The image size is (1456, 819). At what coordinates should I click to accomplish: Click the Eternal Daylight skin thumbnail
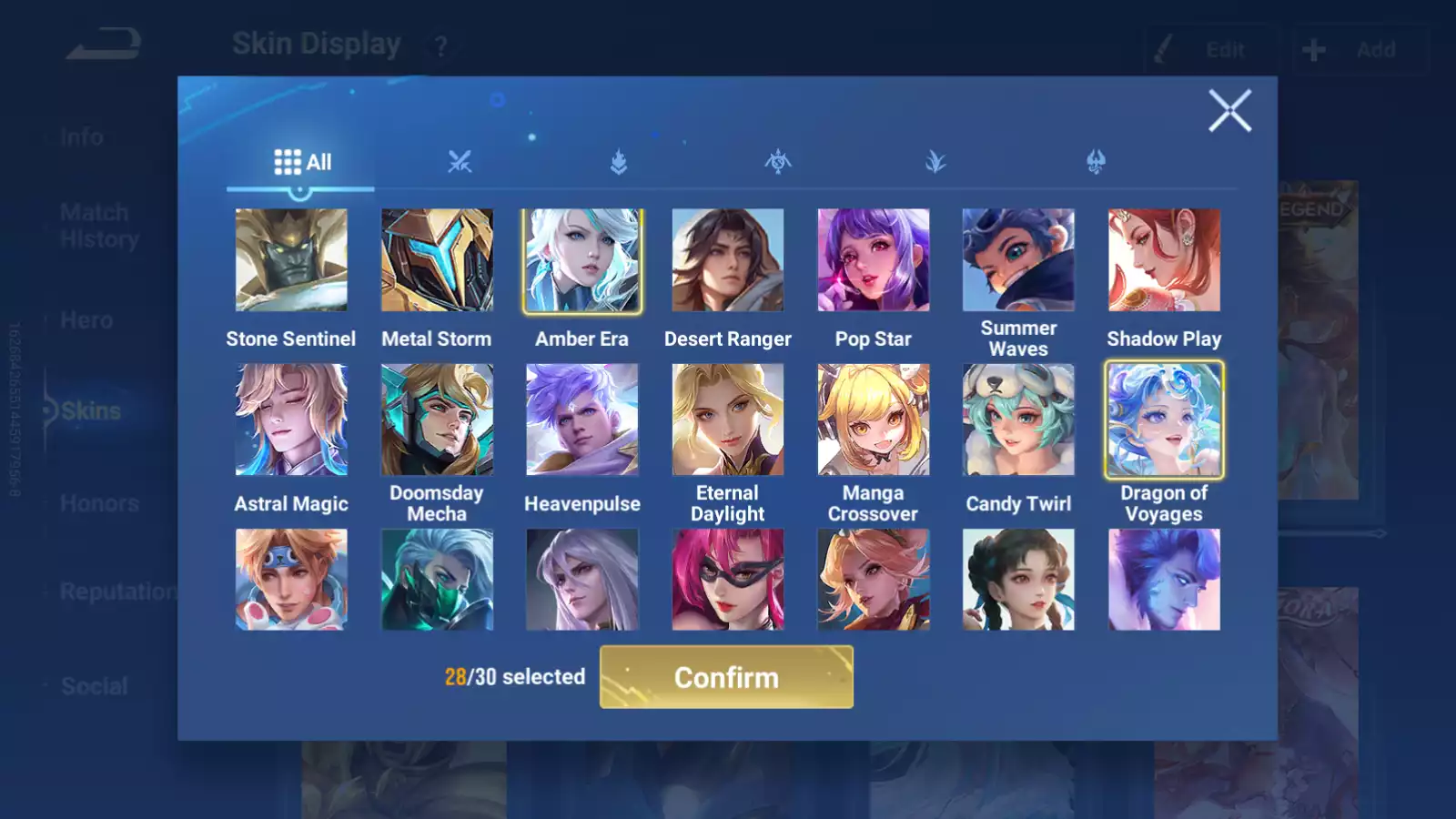(x=728, y=419)
